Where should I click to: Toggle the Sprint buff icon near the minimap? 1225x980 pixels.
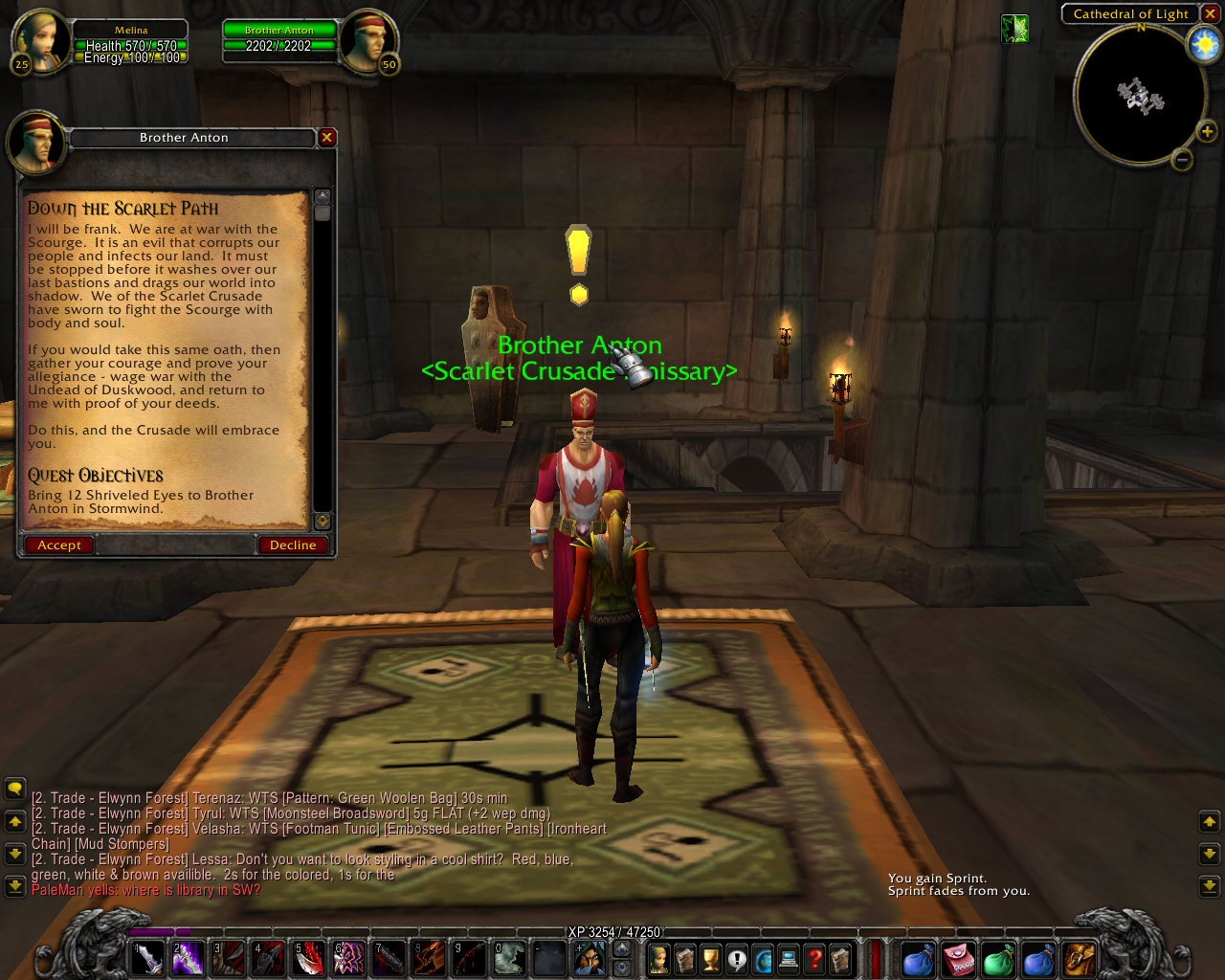[x=1014, y=31]
